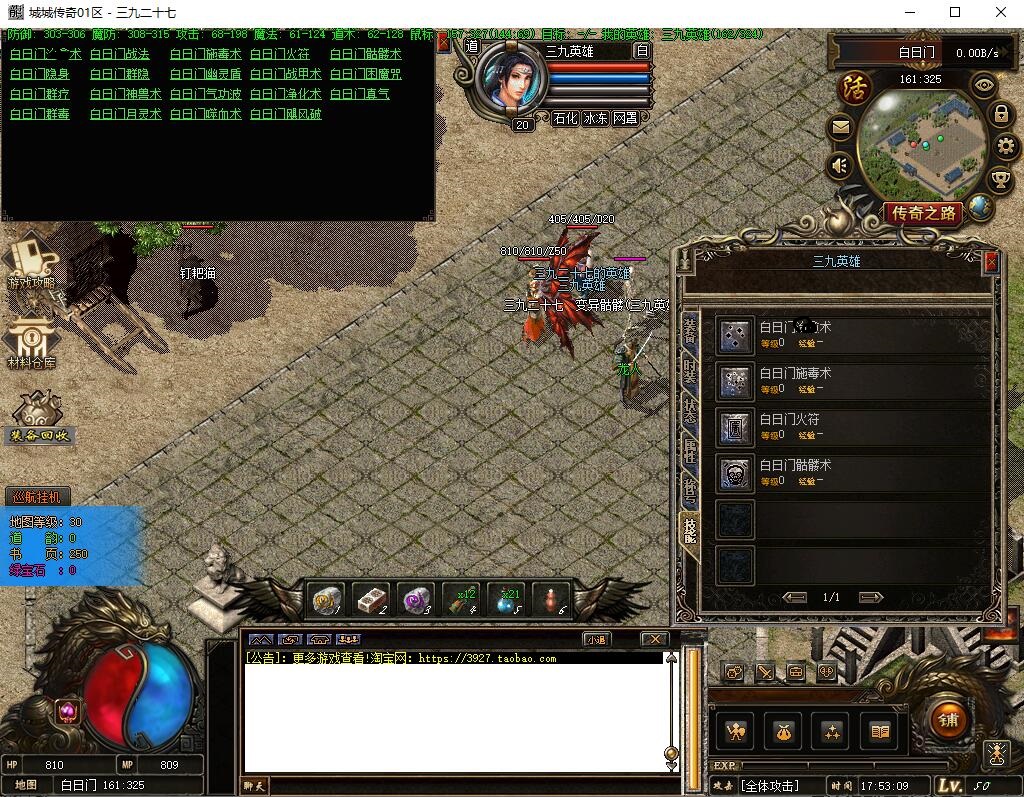Select the 白日门骷髅术 skull skill icon
Viewport: 1024px width, 797px height.
pos(735,473)
